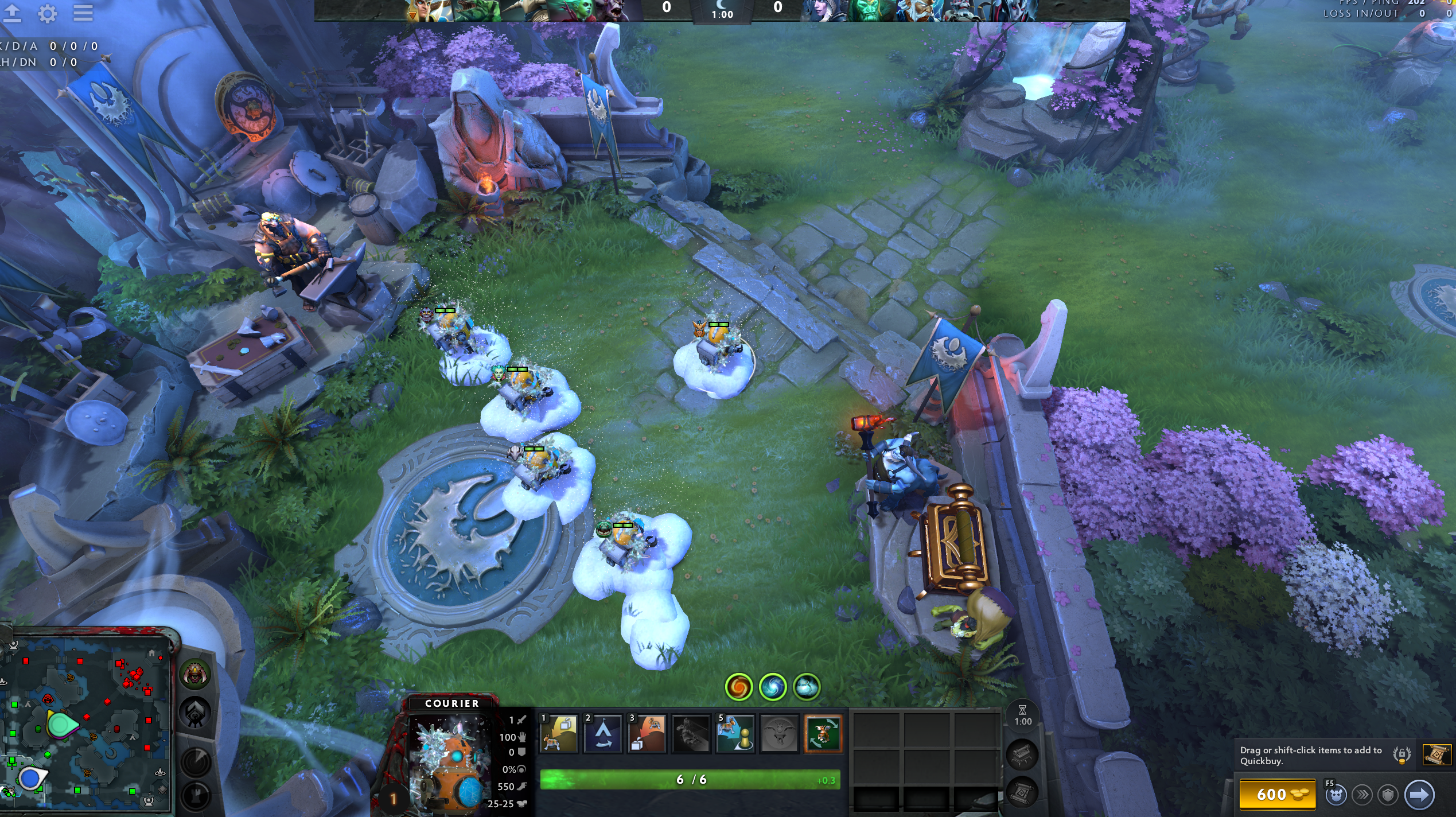1456x817 pixels.
Task: Click the Scan radar button
Action: [x=196, y=762]
